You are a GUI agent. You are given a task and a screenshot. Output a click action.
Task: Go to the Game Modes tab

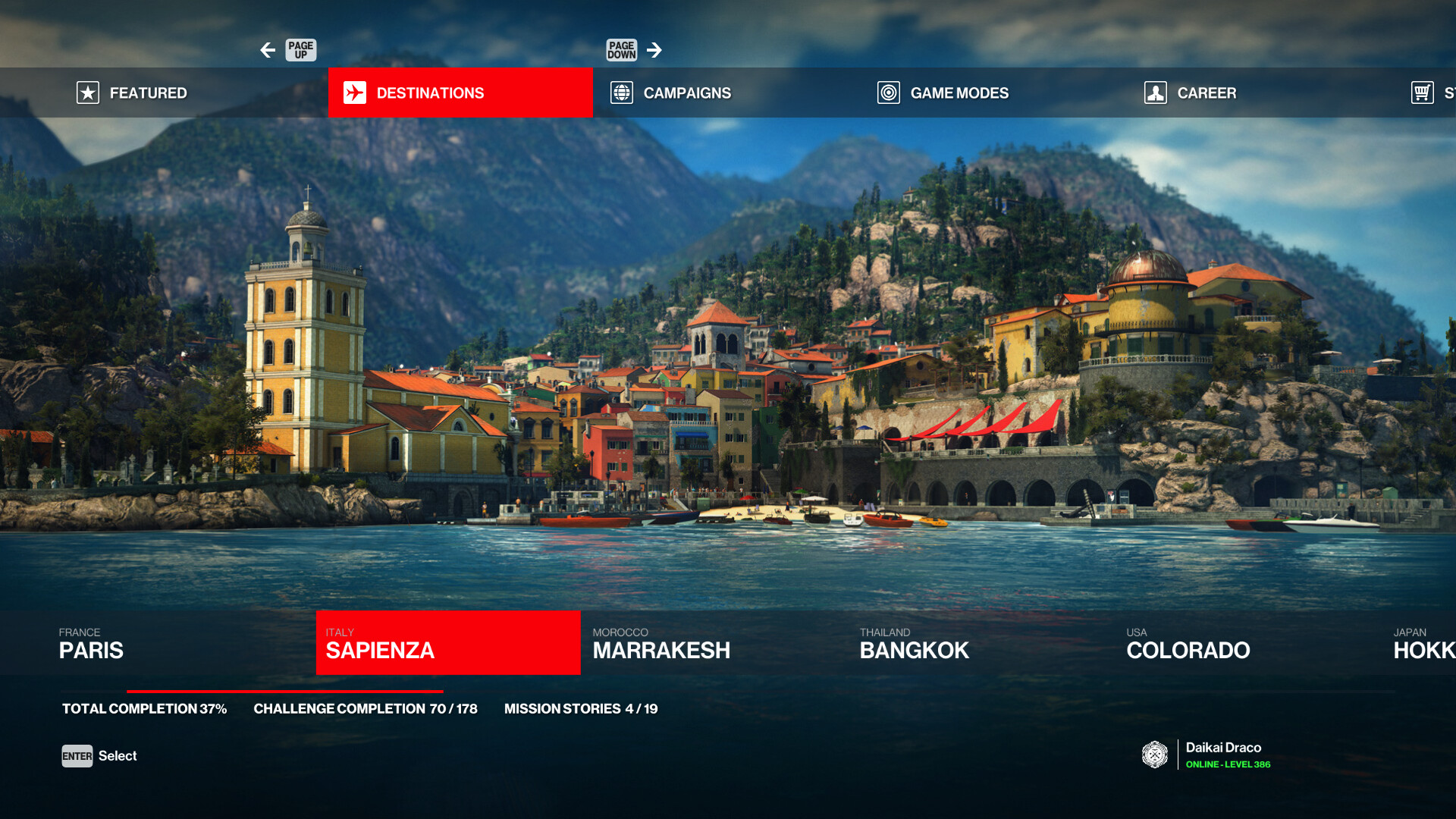[x=959, y=93]
